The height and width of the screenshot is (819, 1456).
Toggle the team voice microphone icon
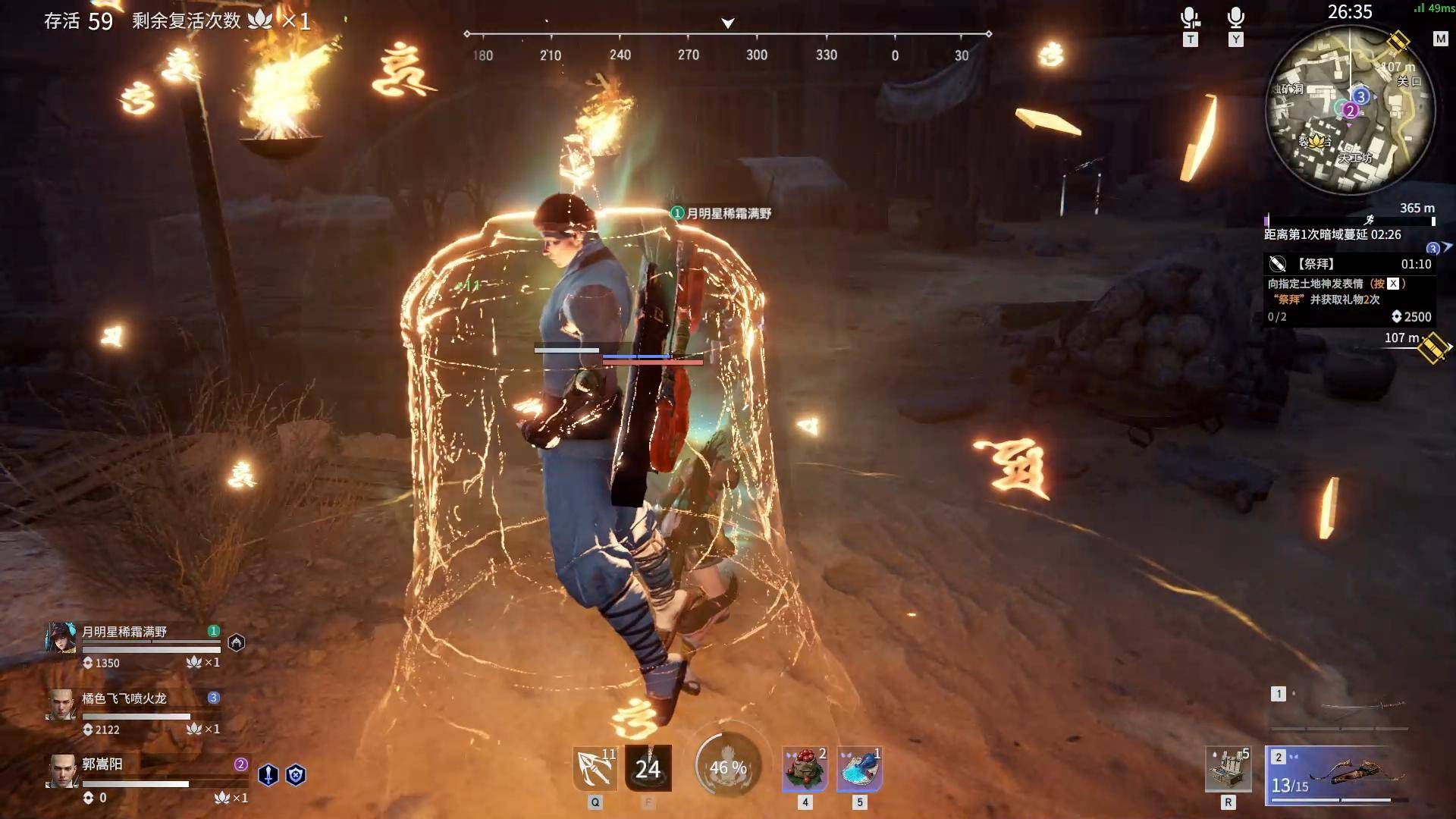tap(1190, 18)
